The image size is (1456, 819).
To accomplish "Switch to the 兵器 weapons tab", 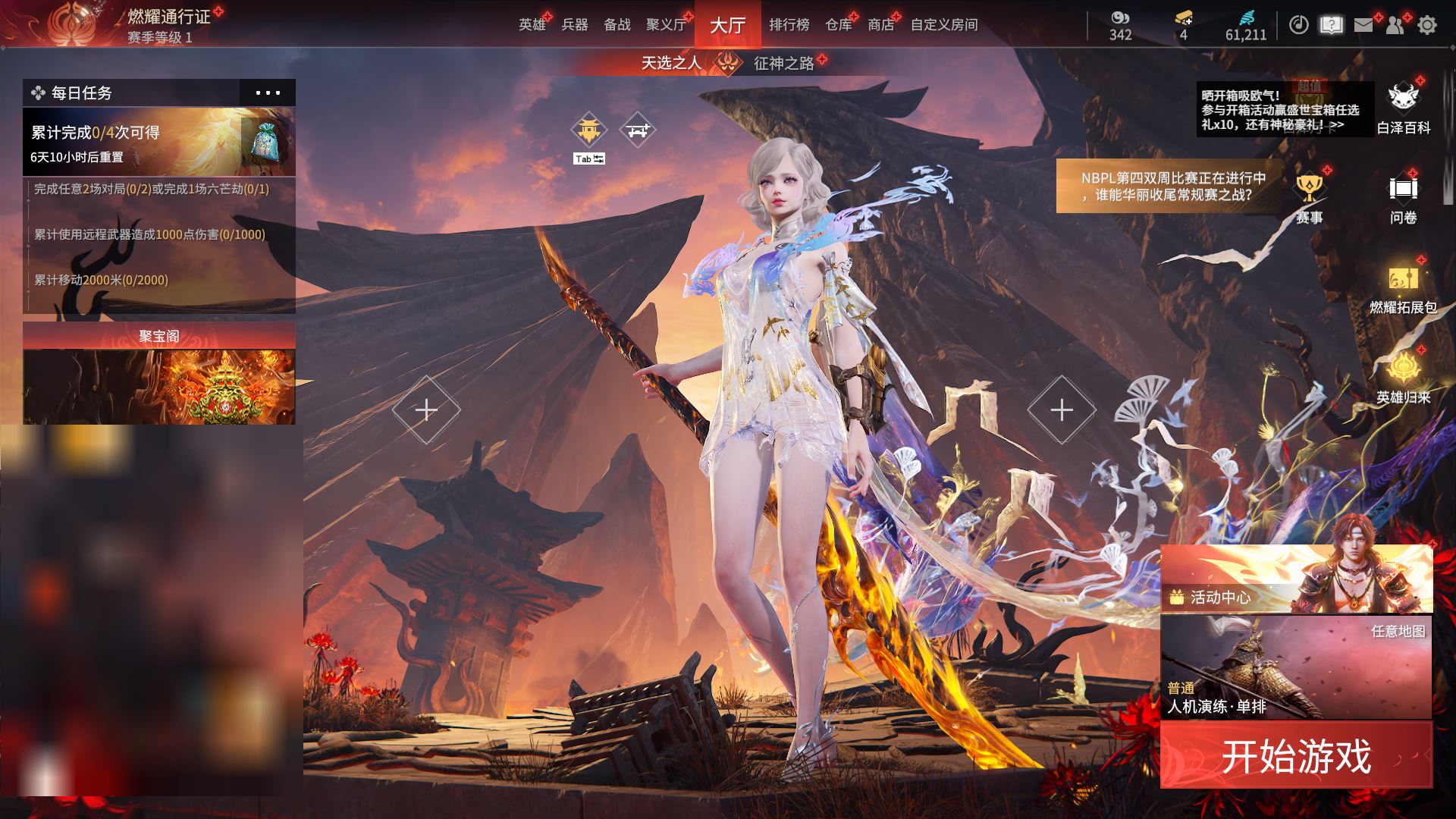I will click(575, 25).
